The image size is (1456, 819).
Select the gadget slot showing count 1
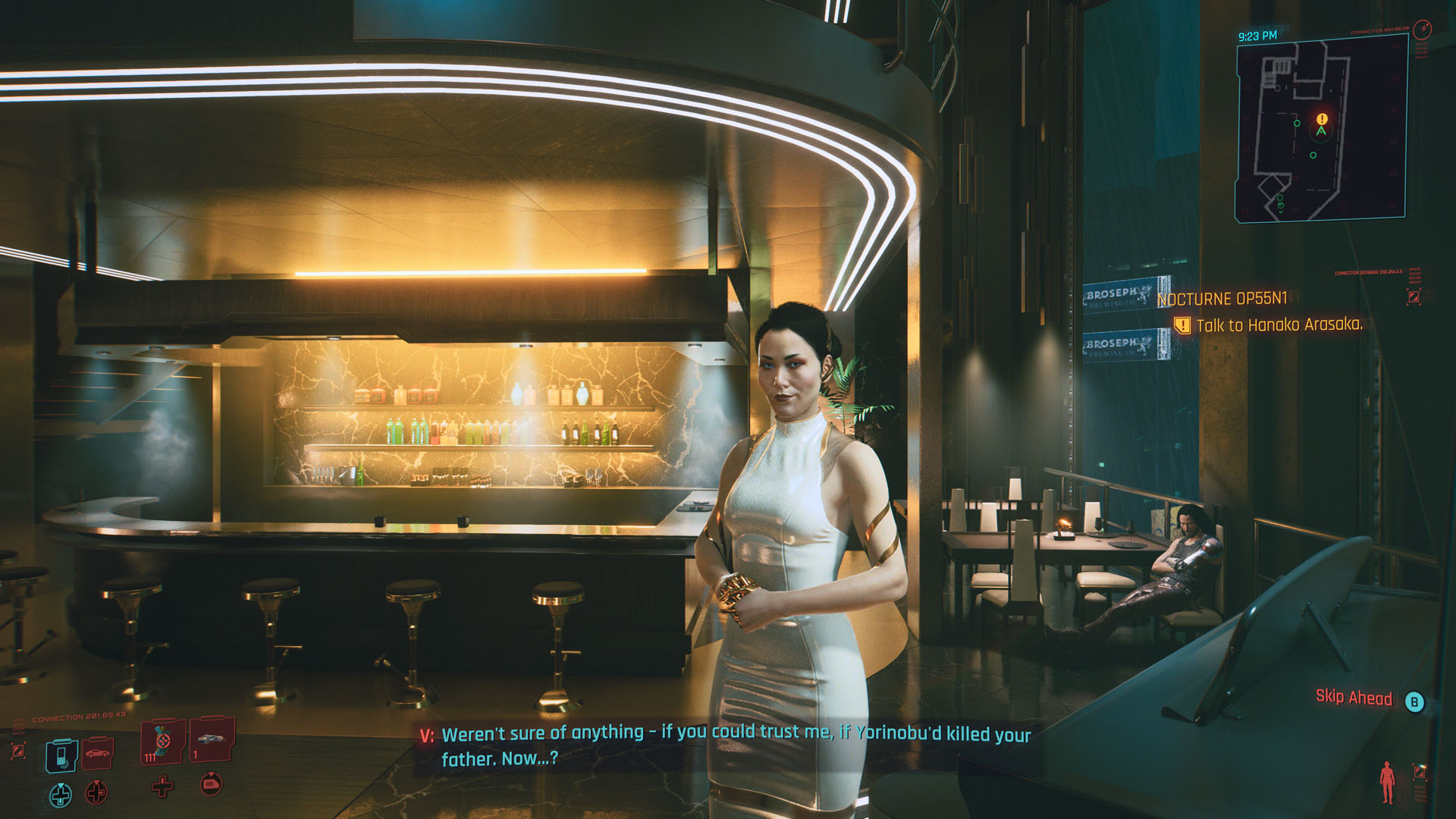click(211, 739)
